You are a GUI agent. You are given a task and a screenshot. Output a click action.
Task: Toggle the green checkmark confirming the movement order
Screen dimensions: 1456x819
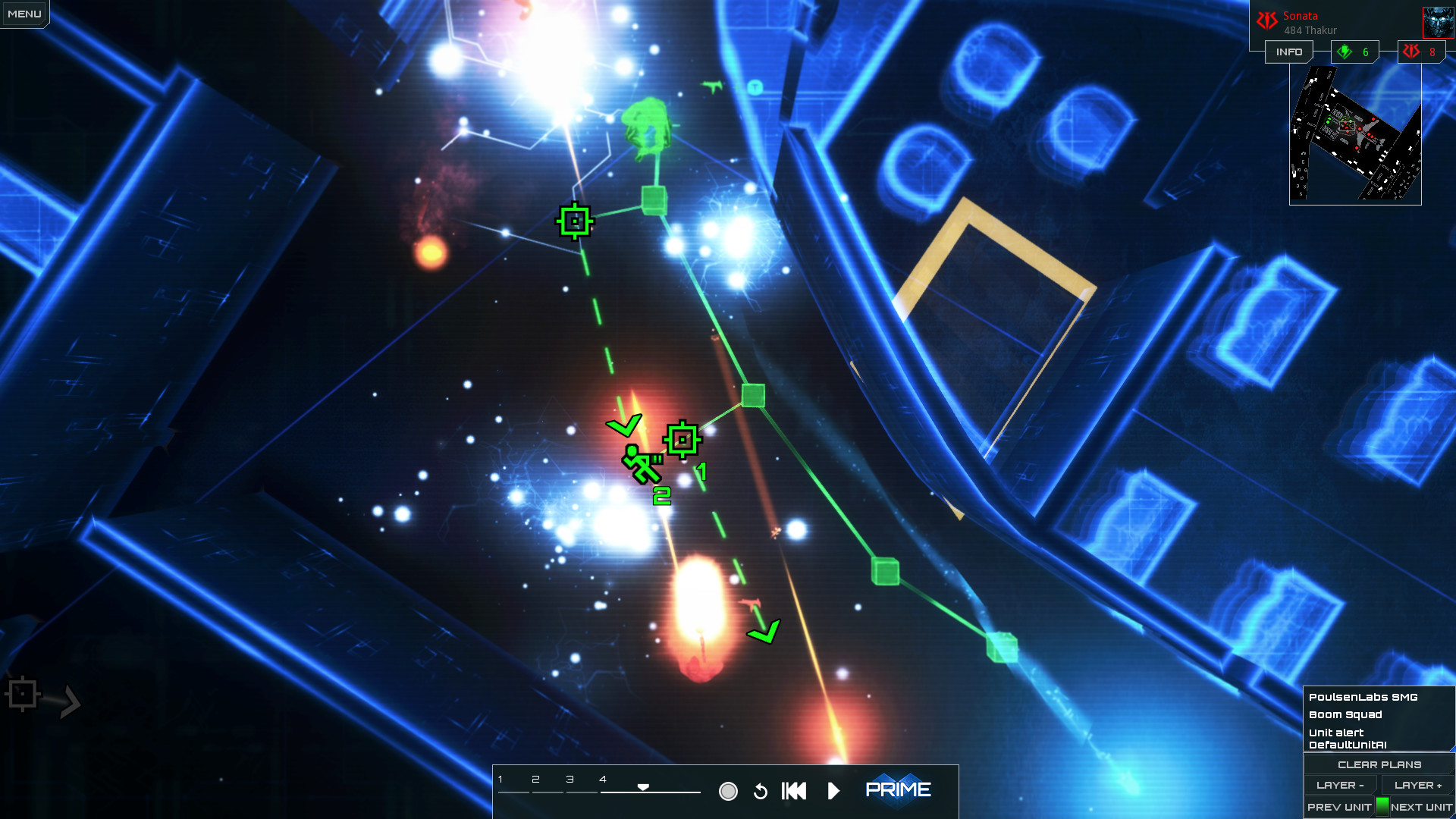[624, 427]
